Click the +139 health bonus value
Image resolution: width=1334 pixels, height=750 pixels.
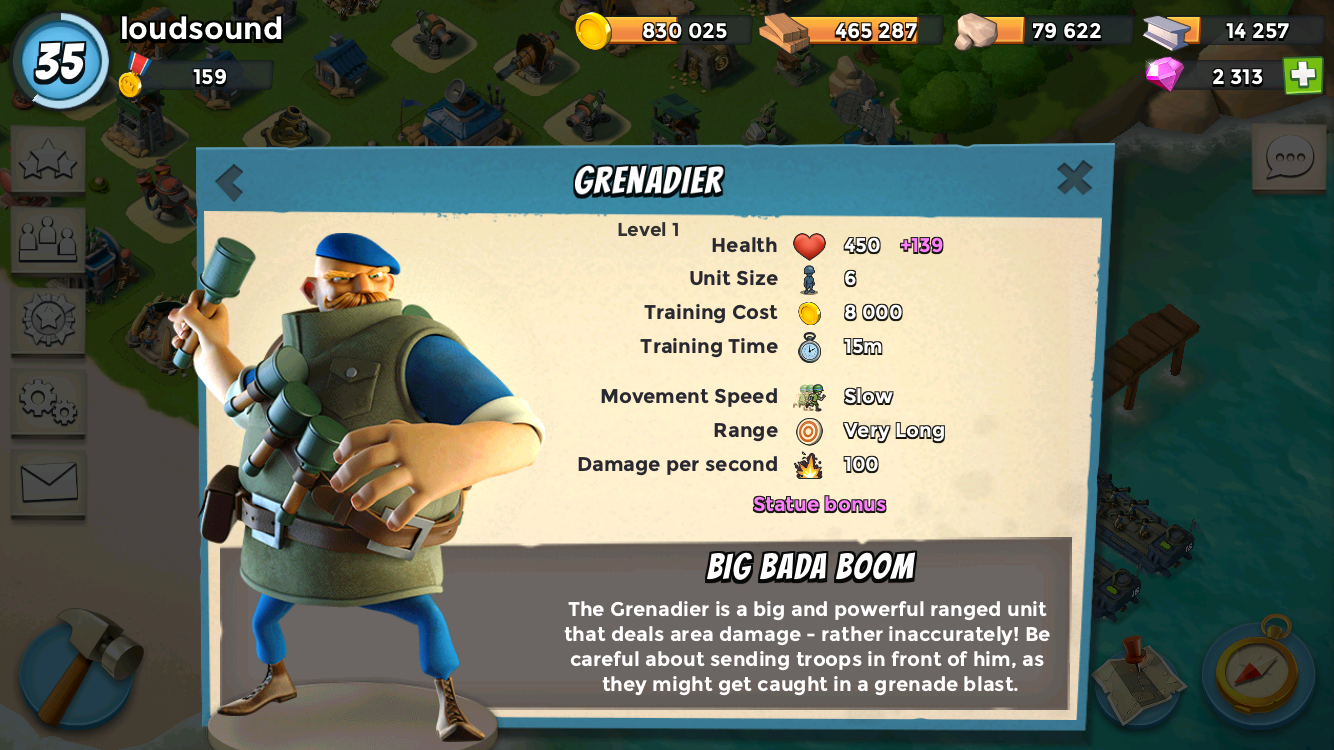[924, 244]
